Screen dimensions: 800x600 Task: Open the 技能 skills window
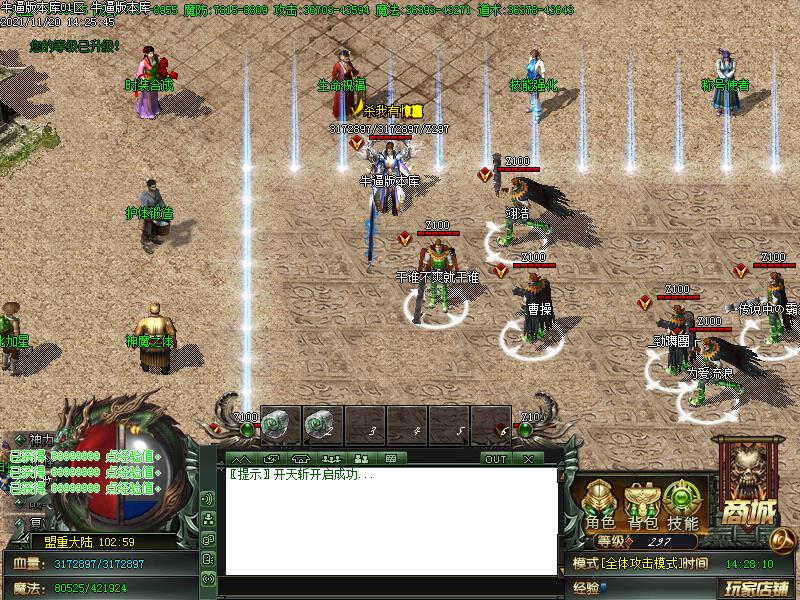[x=683, y=505]
